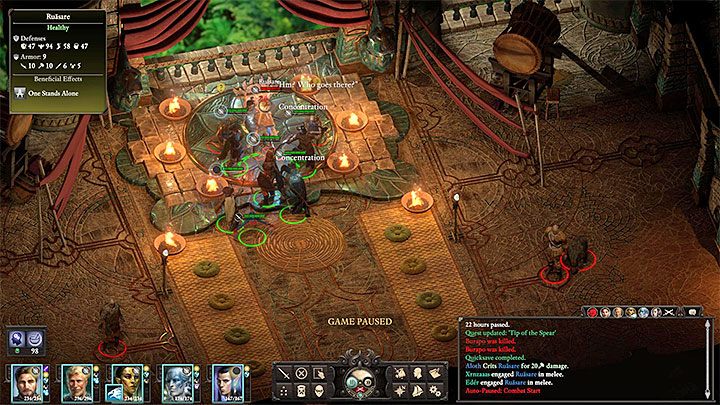The image size is (720, 405).
Task: Select the blue-skinned character's portrait
Action: [177, 382]
